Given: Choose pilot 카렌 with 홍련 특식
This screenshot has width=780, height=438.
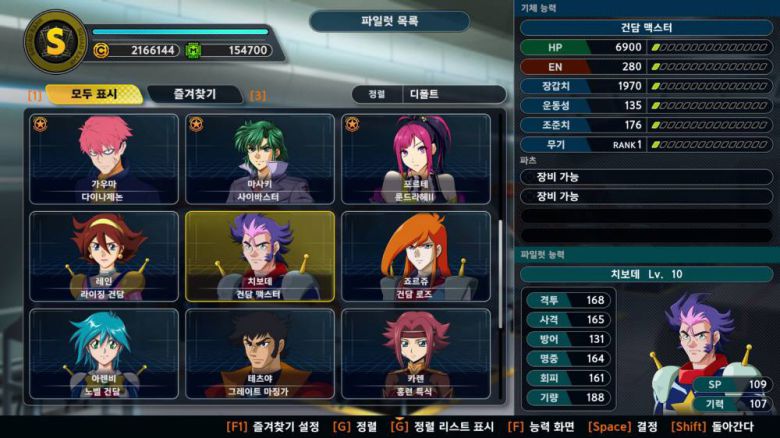Looking at the screenshot, I should click(416, 354).
